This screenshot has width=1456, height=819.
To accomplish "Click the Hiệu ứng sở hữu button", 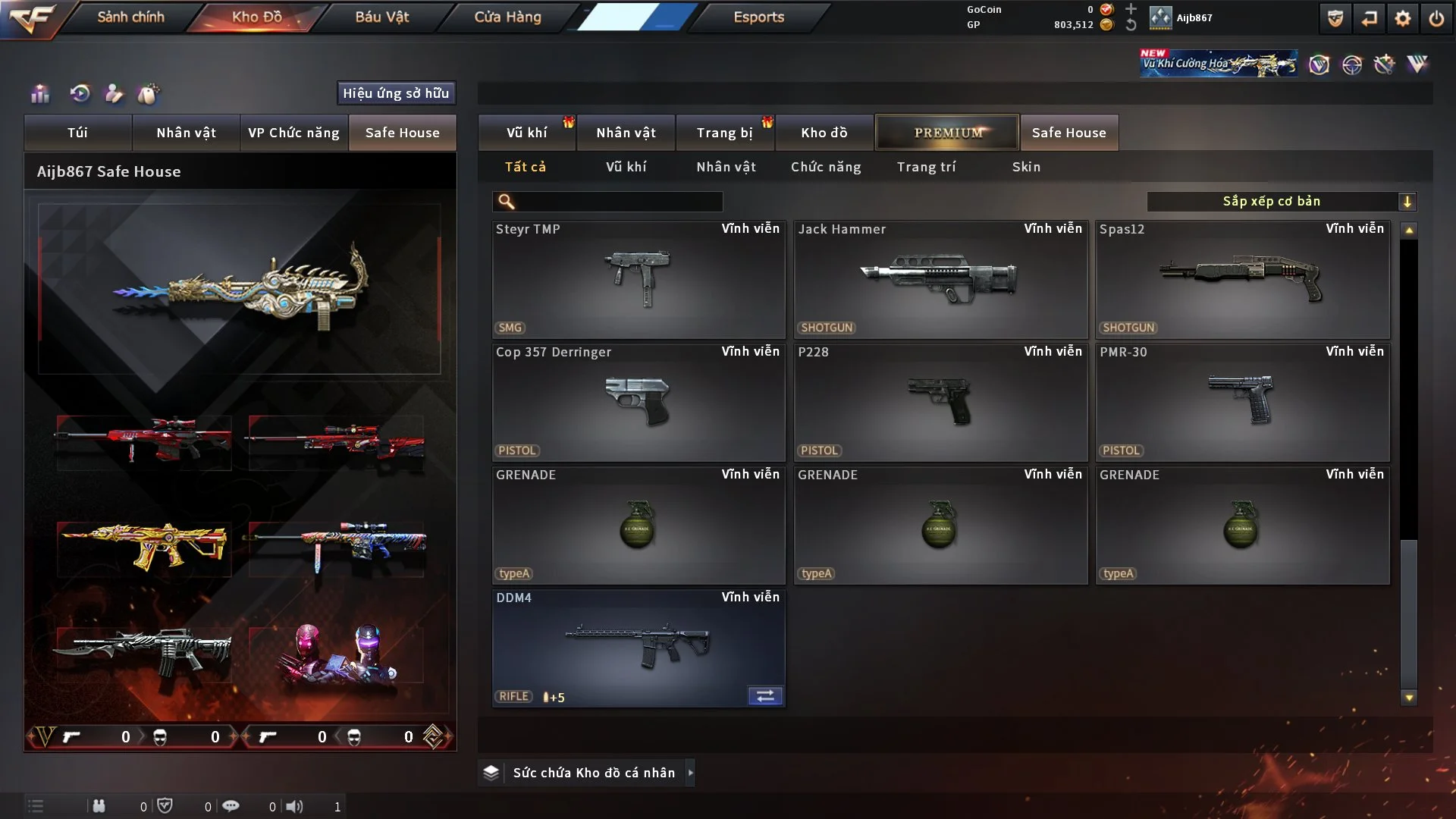I will (396, 93).
